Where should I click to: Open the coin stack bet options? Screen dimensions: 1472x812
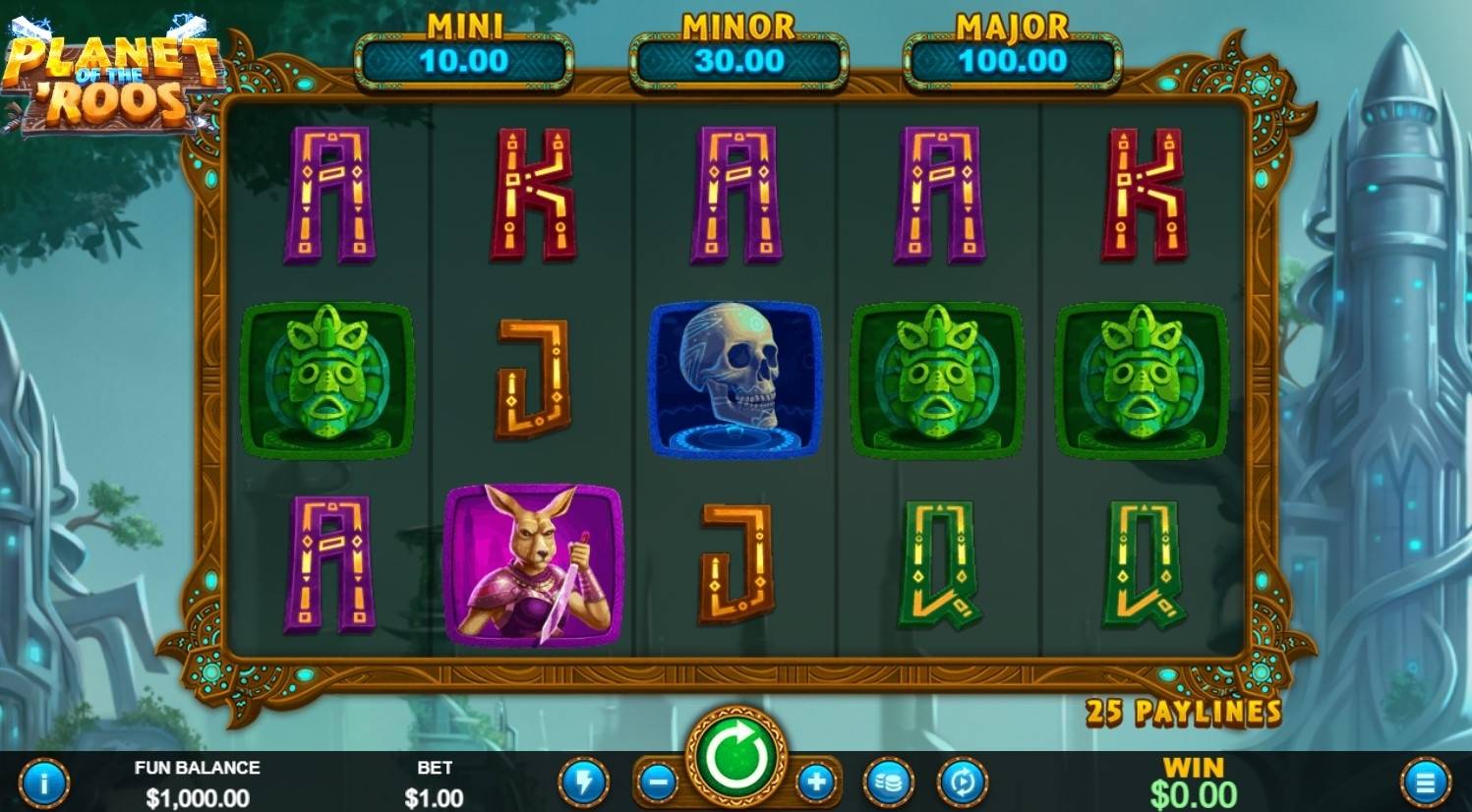pos(888,783)
